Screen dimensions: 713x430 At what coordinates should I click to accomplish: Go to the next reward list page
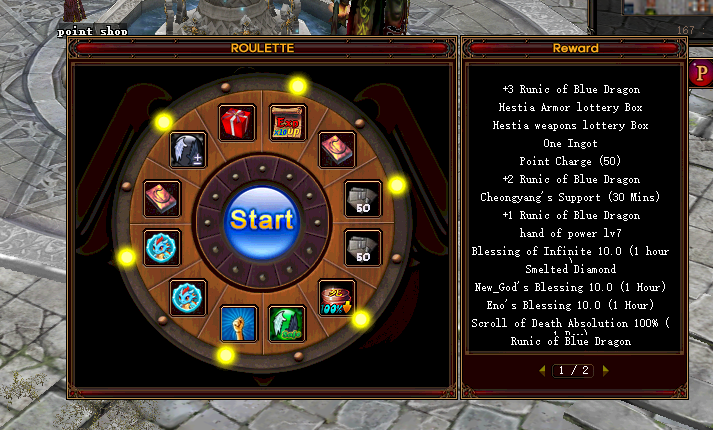click(605, 370)
